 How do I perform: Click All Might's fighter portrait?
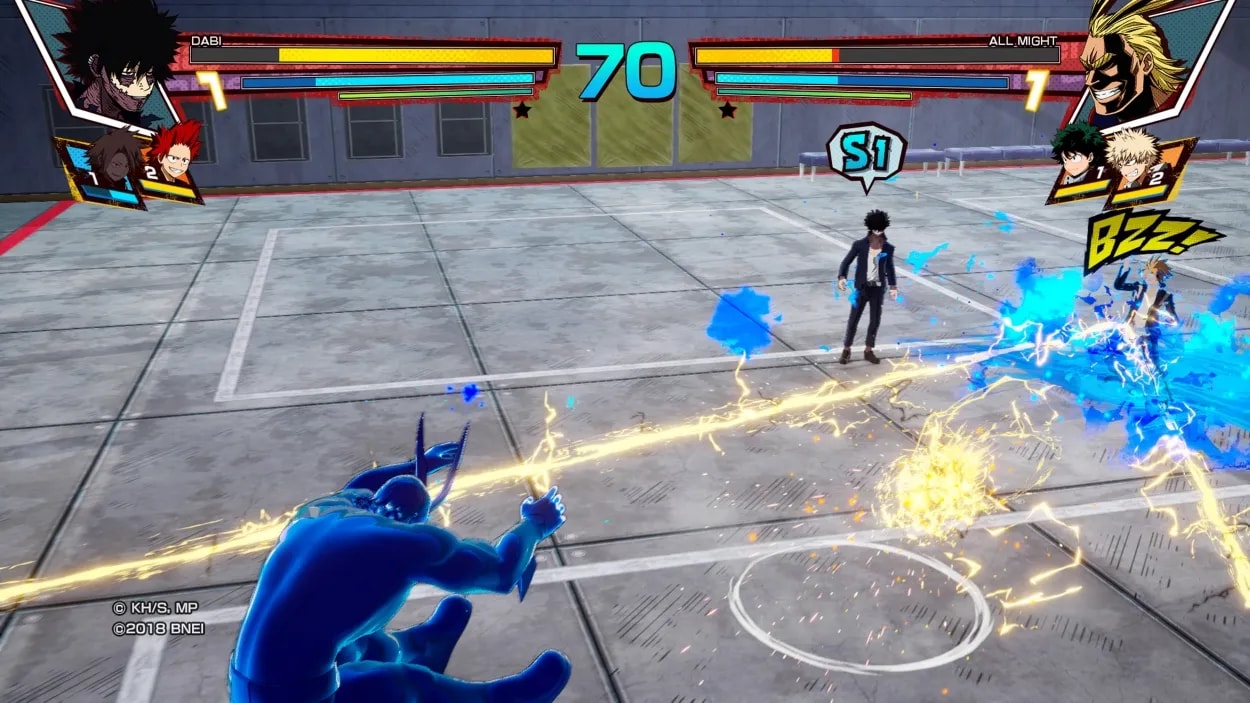pos(1142,62)
